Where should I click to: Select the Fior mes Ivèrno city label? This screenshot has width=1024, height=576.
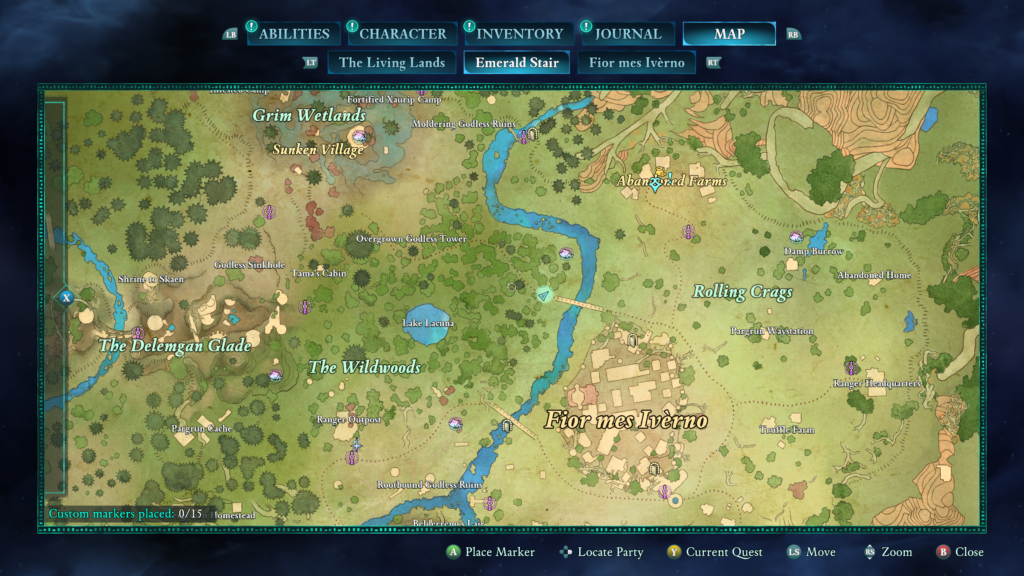pos(626,420)
